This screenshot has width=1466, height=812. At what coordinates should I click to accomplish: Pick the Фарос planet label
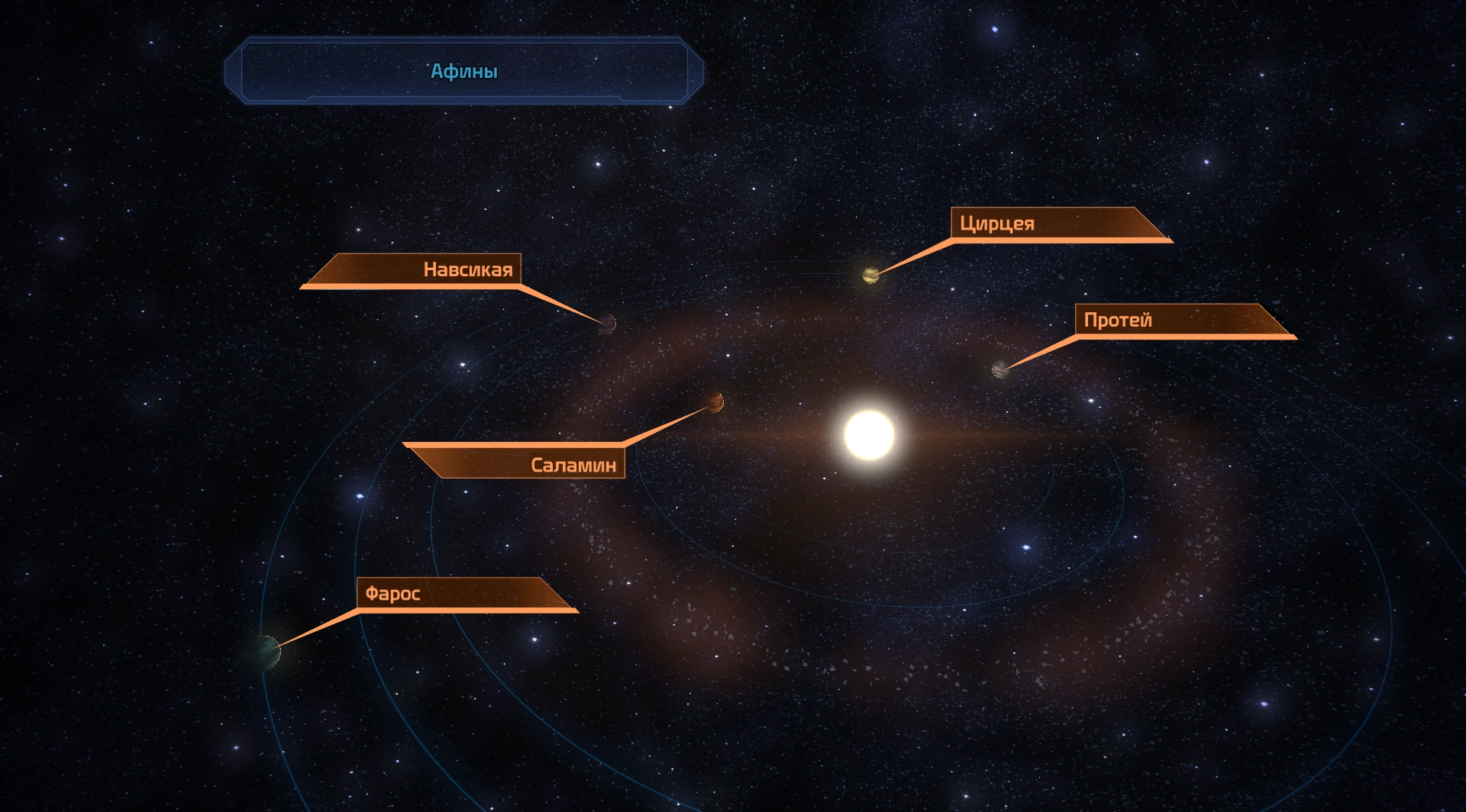click(x=392, y=594)
